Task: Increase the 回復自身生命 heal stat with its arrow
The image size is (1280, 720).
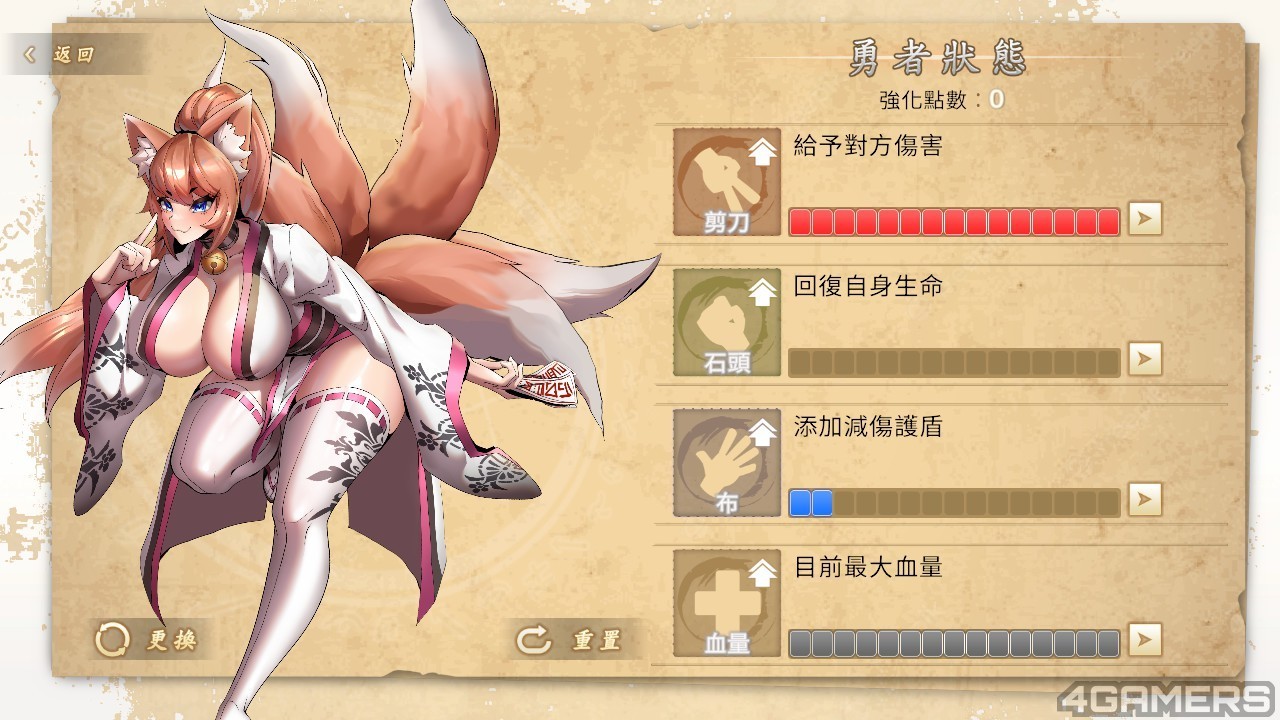Action: click(x=1145, y=358)
